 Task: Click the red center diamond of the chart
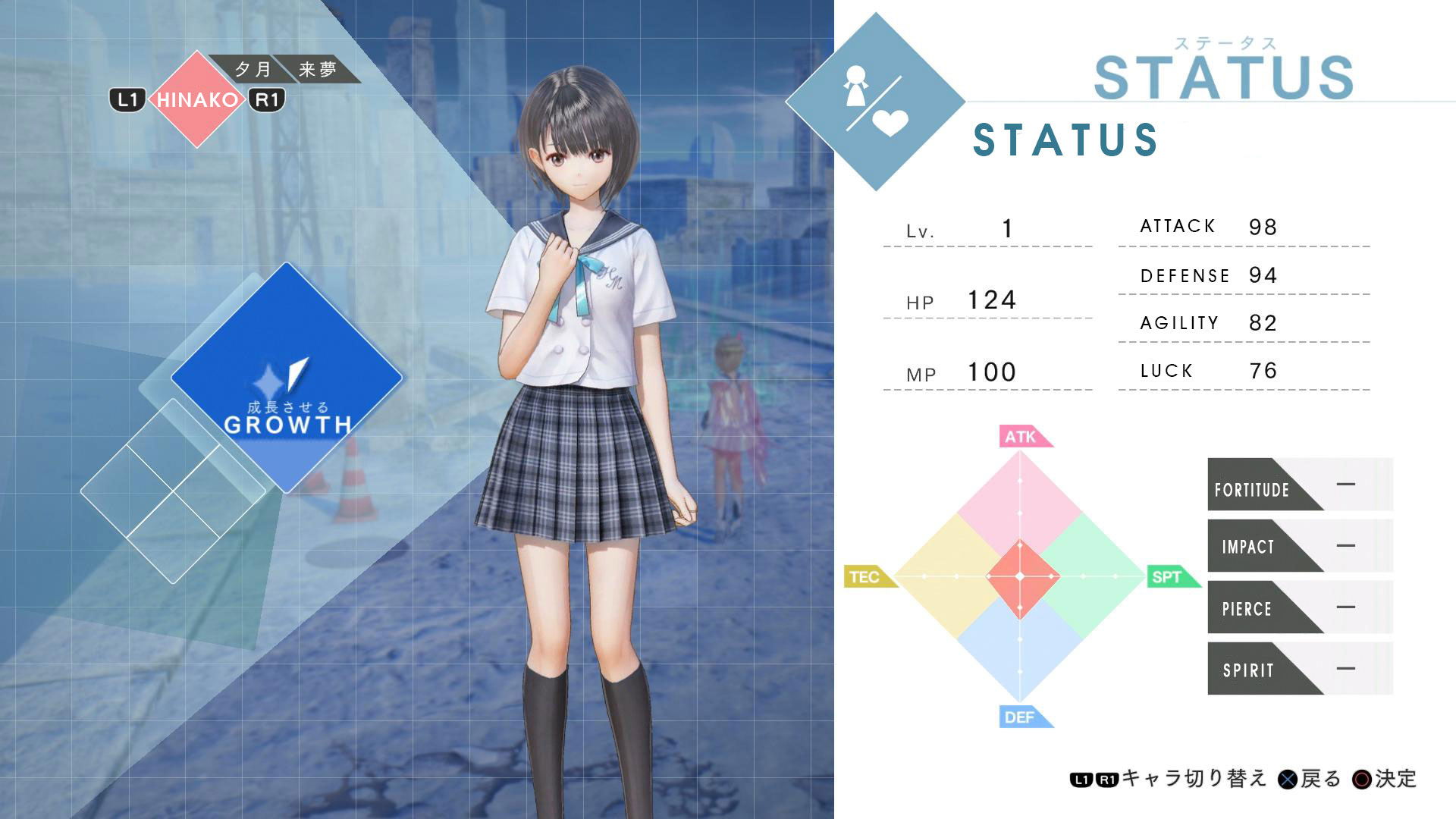[1020, 577]
